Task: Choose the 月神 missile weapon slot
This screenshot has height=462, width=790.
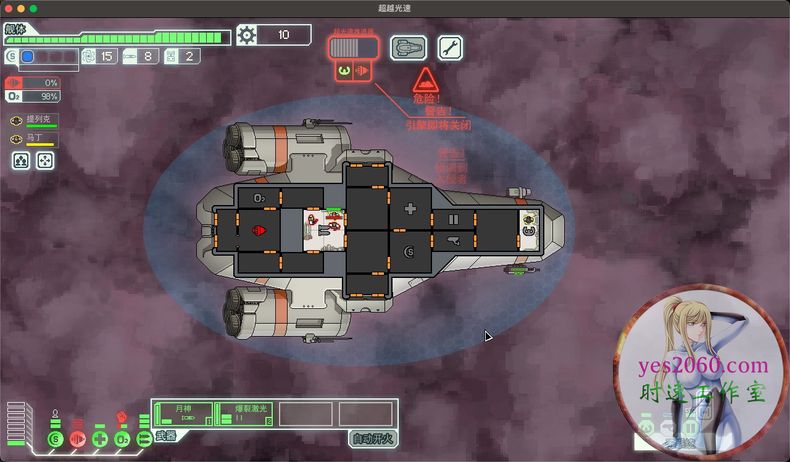Action: tap(185, 414)
